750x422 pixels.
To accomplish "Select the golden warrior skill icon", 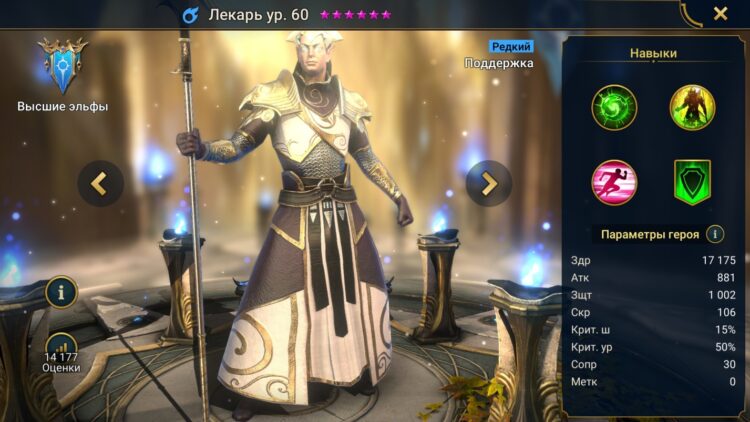I will point(692,107).
